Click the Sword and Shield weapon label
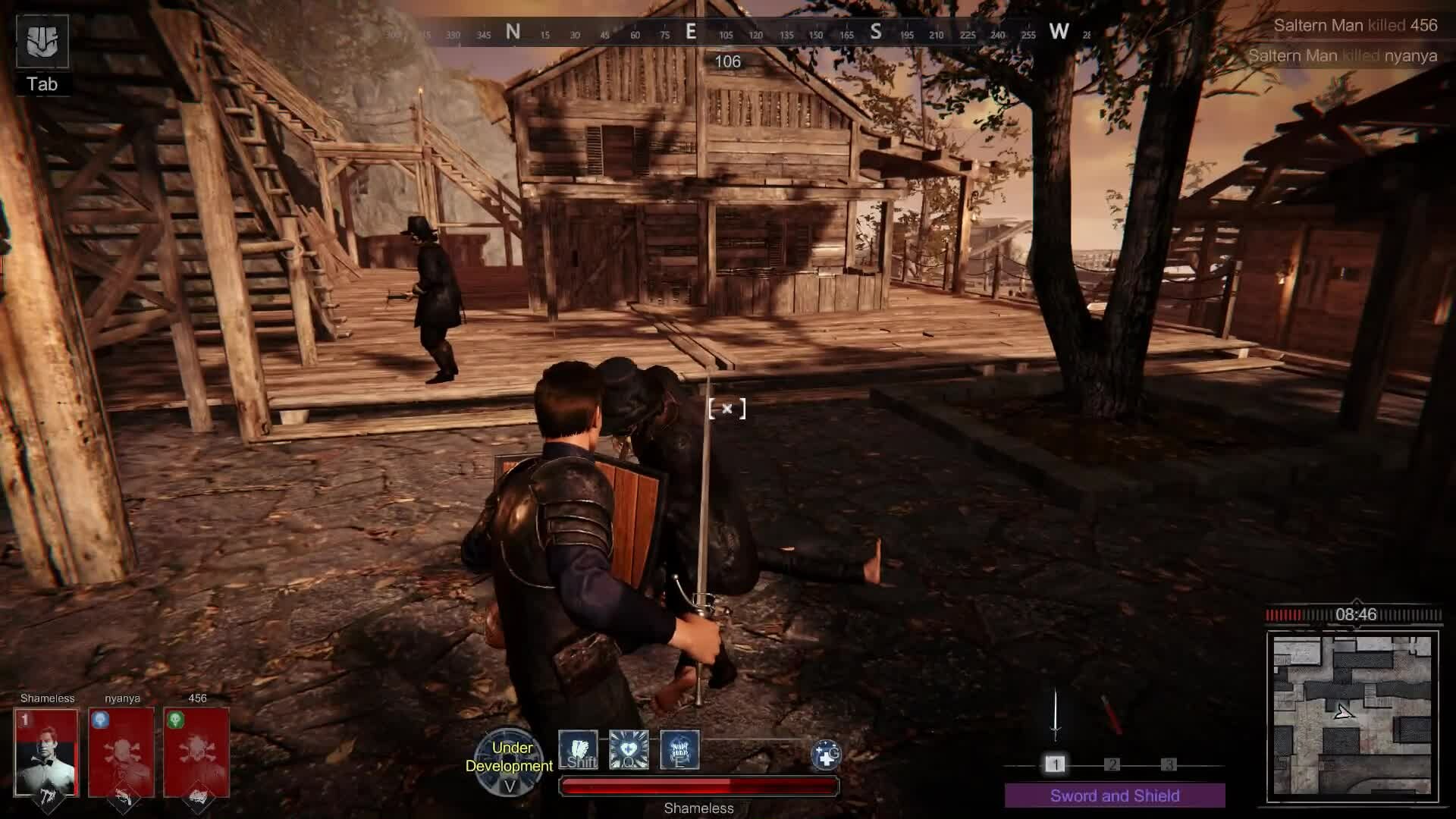The image size is (1456, 819). (1115, 795)
